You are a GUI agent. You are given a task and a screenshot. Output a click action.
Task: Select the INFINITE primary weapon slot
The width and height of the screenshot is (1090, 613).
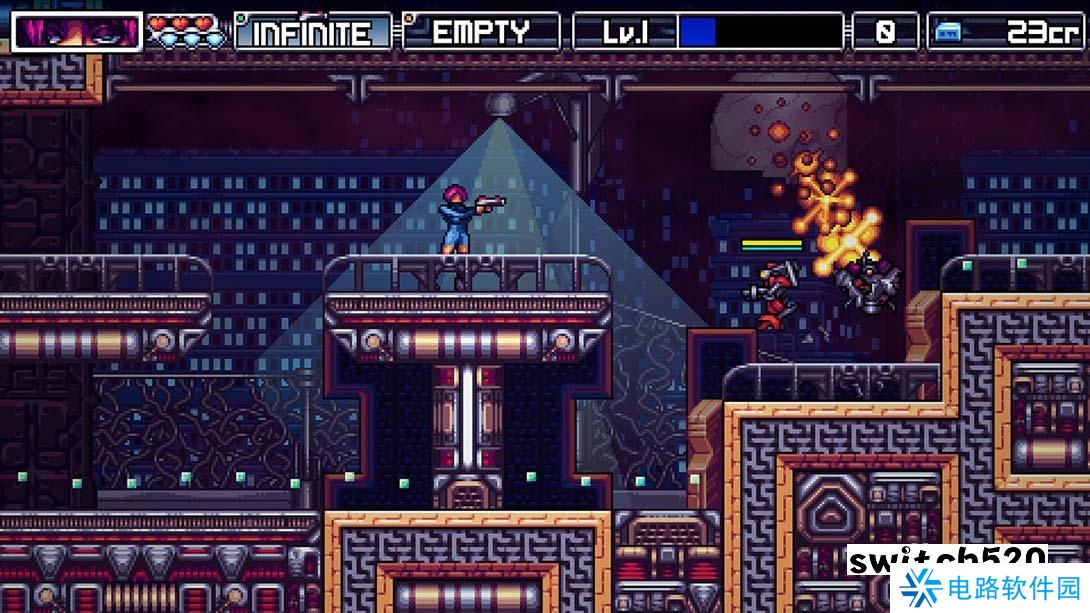point(313,32)
